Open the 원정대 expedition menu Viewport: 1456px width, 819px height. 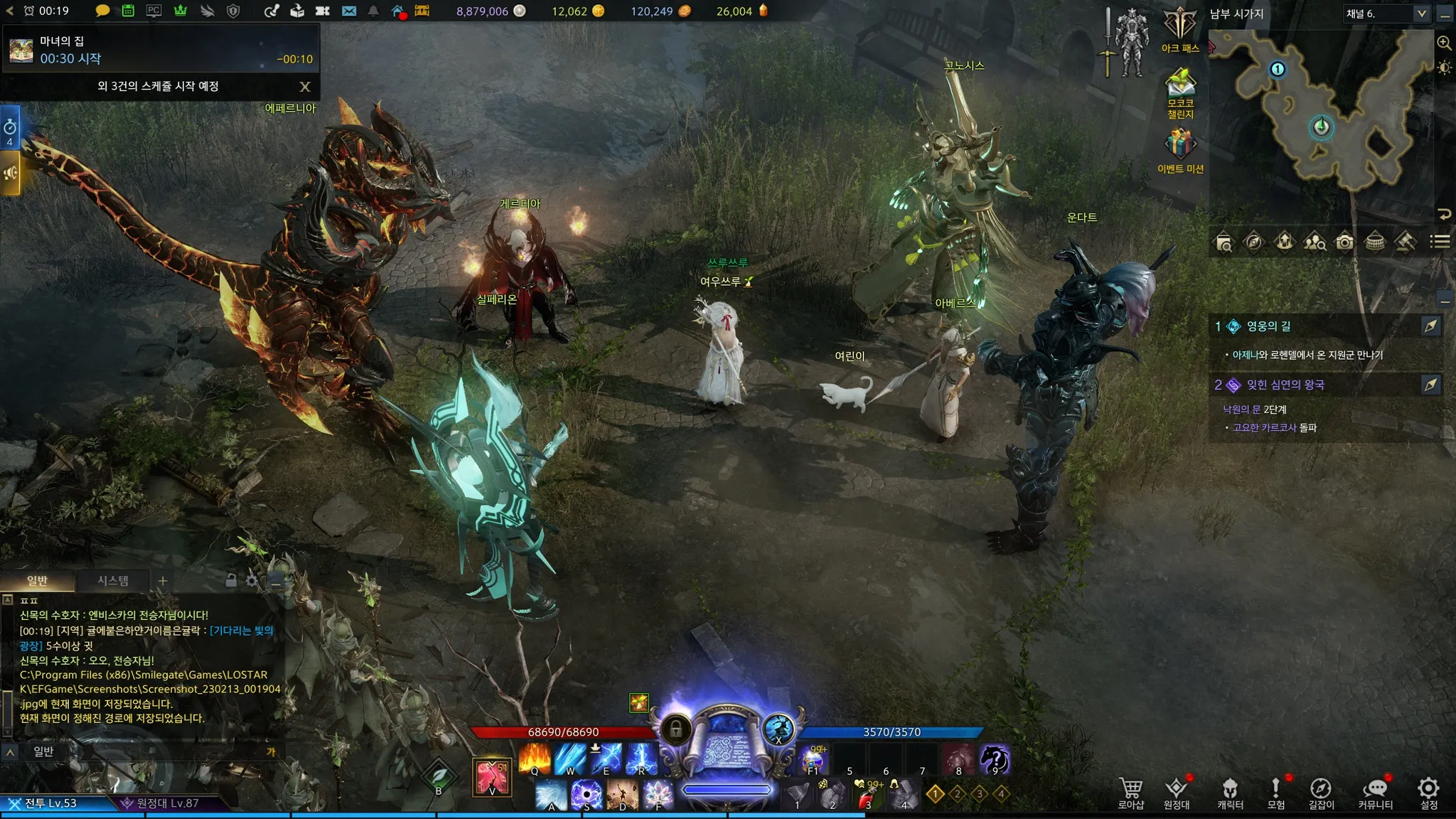tap(1177, 792)
